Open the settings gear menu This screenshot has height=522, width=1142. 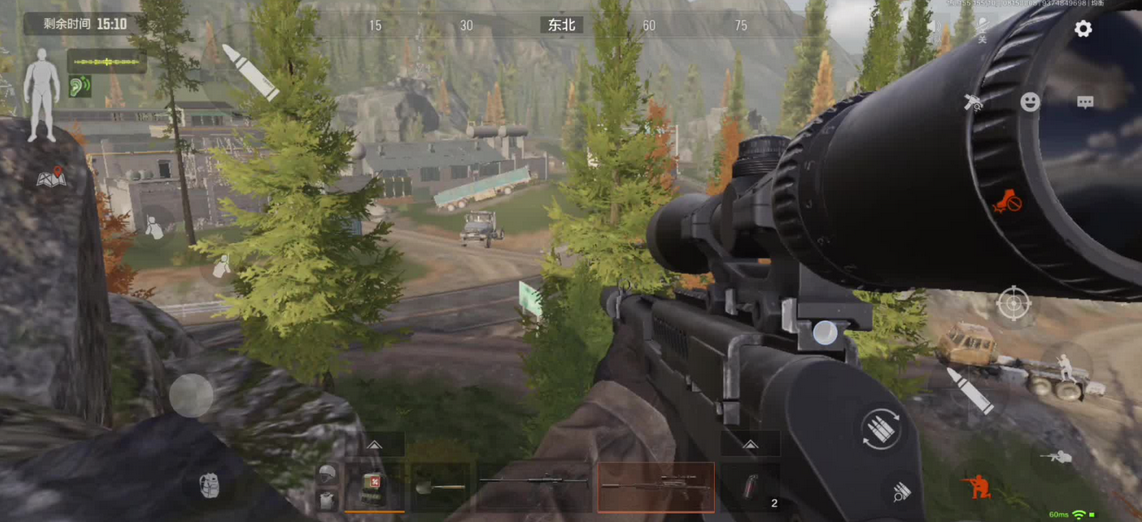(x=1083, y=29)
